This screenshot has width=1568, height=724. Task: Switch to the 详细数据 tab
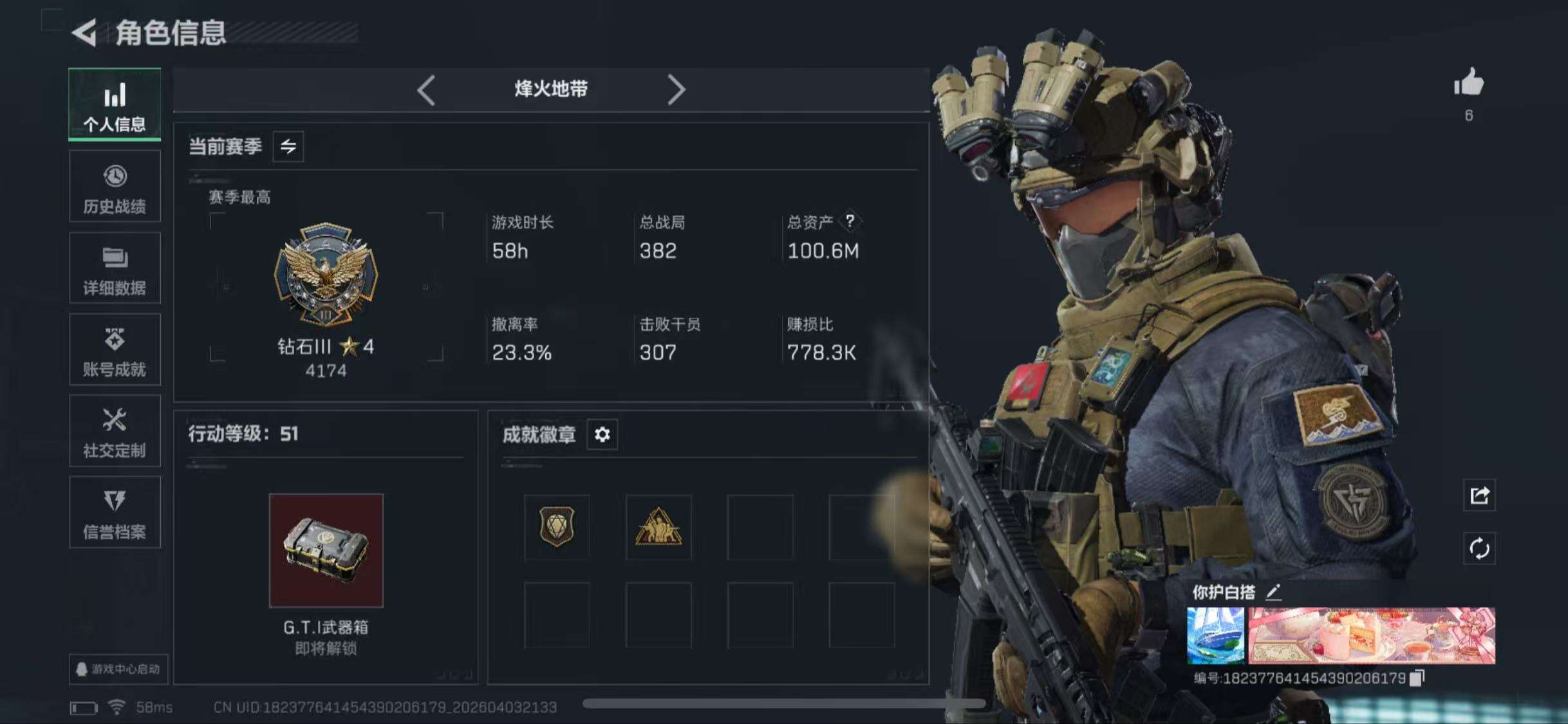(x=115, y=268)
